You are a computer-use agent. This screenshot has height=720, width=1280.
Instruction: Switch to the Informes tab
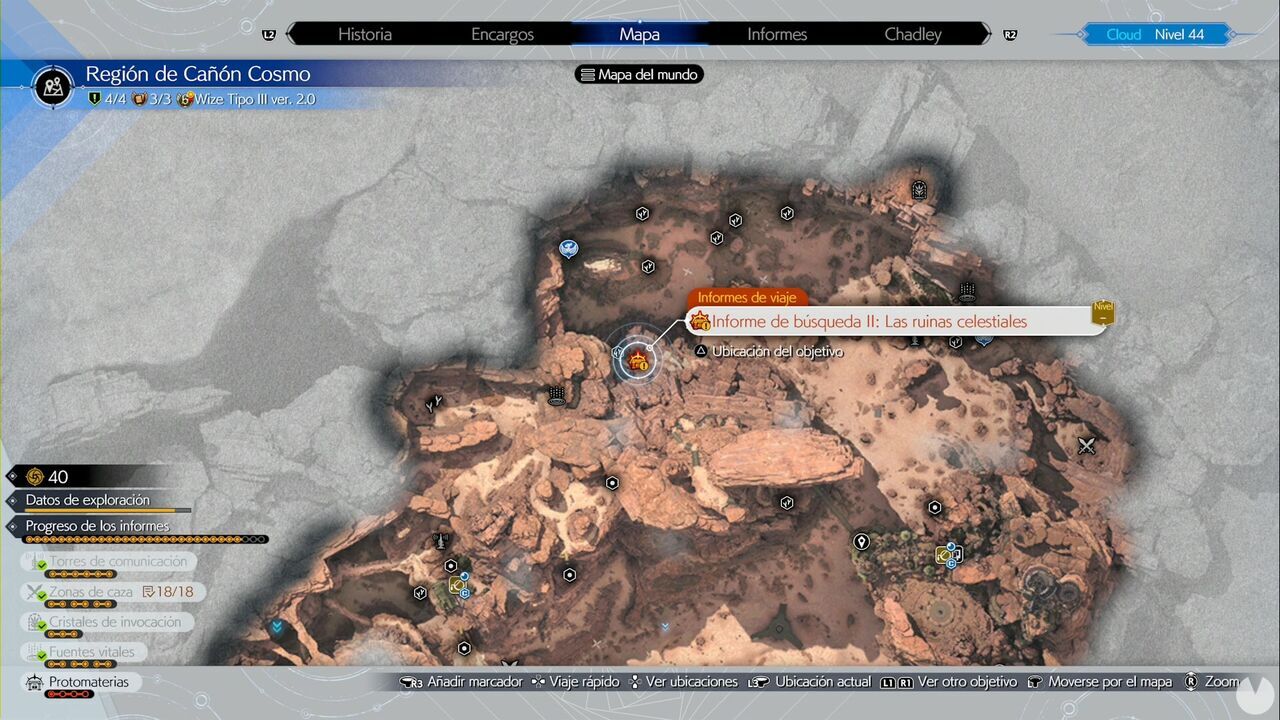coord(776,34)
